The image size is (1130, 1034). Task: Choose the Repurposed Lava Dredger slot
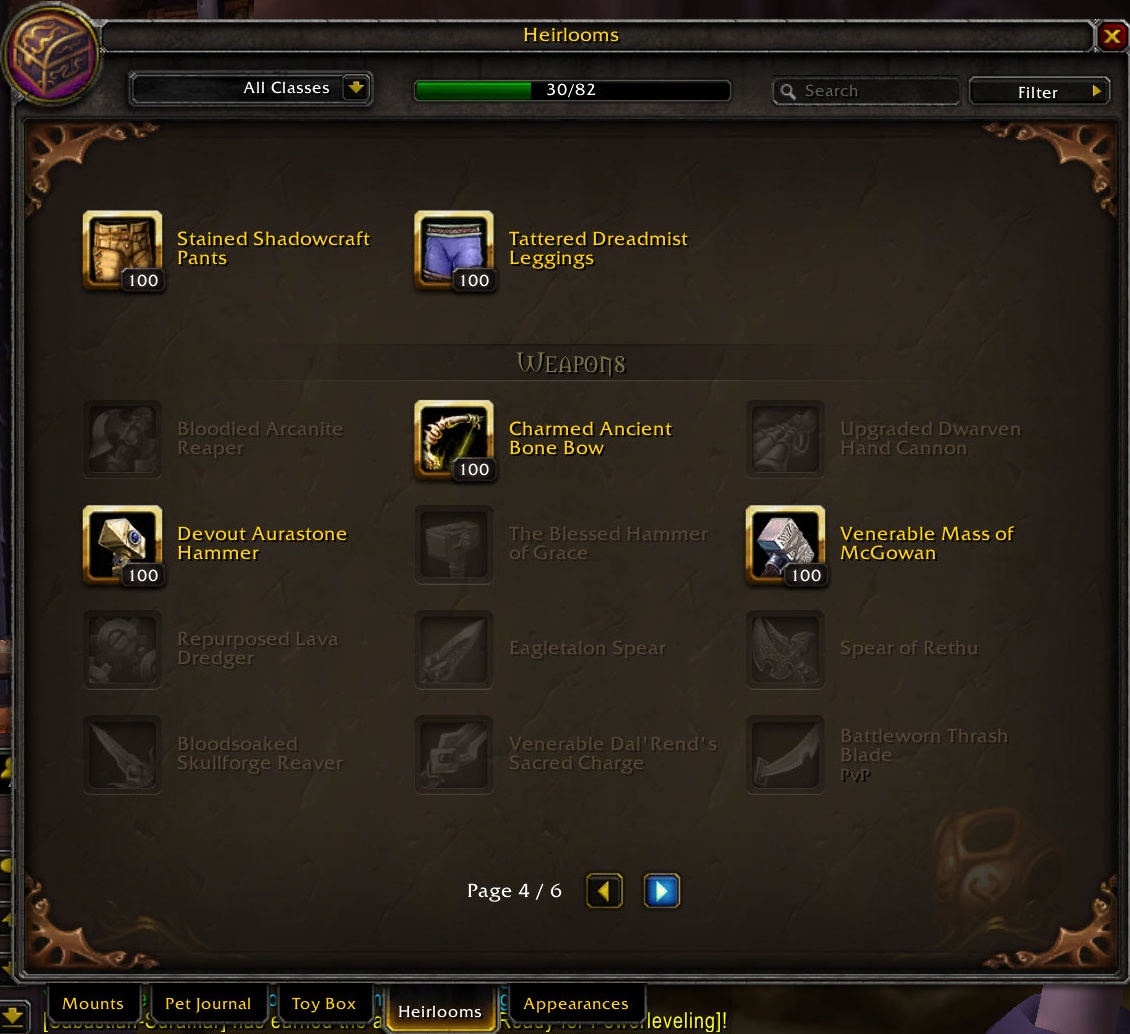pos(122,650)
